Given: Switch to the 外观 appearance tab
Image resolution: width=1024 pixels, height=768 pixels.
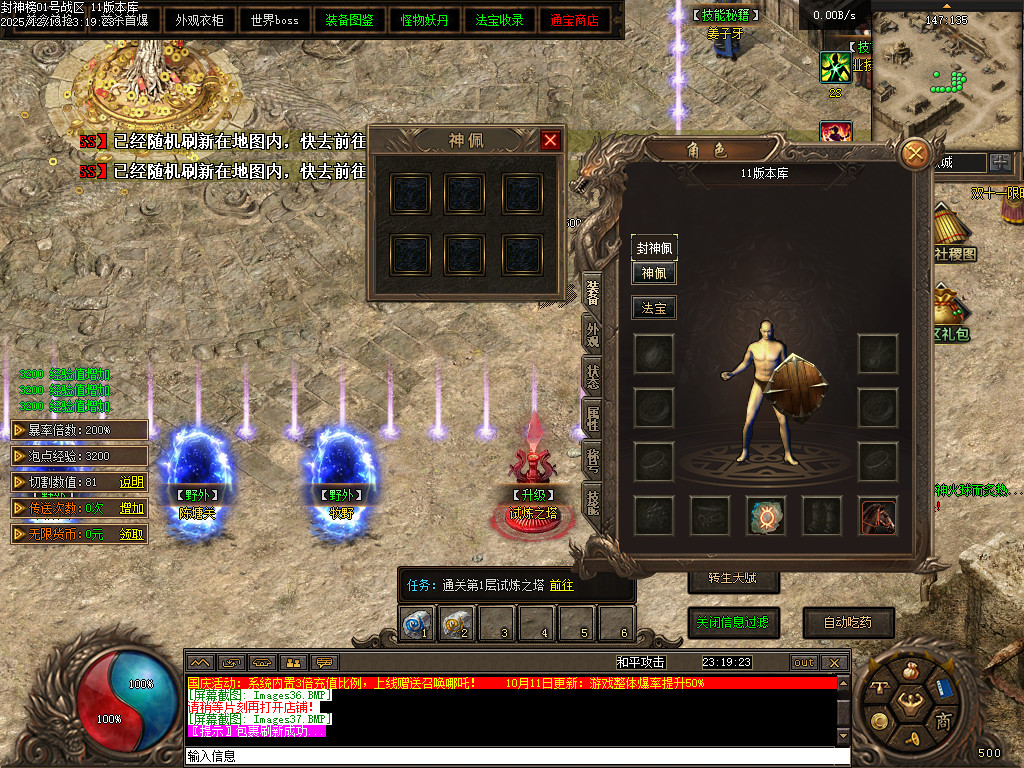Looking at the screenshot, I should [x=593, y=334].
